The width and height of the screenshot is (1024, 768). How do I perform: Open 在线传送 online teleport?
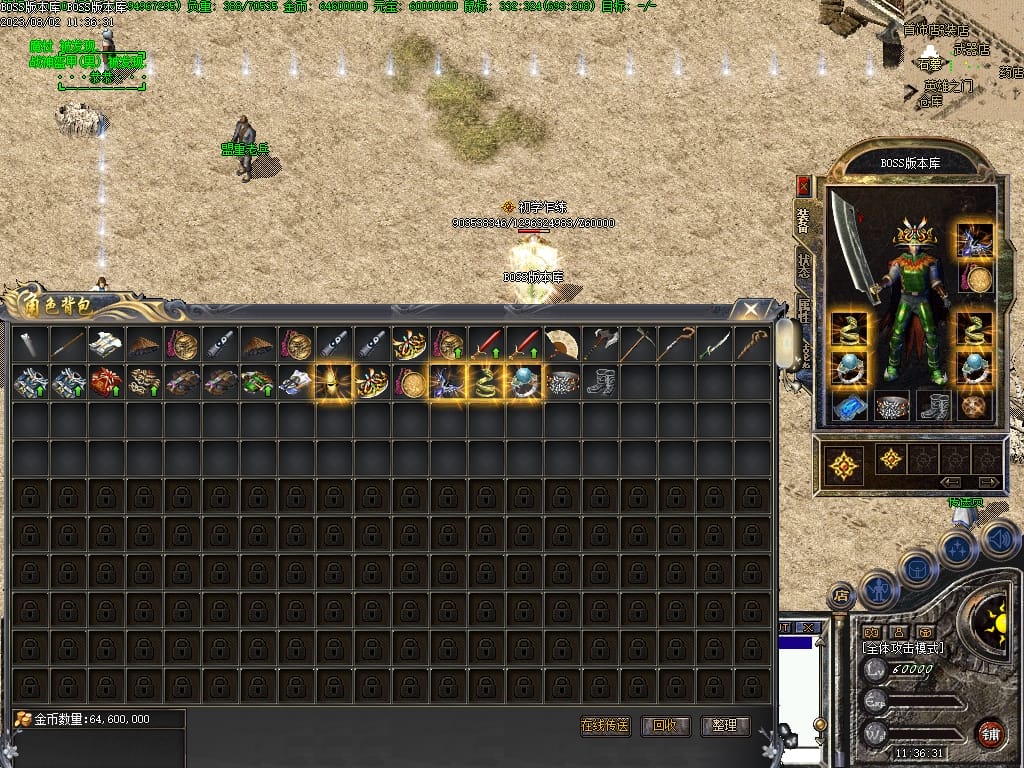click(x=605, y=726)
